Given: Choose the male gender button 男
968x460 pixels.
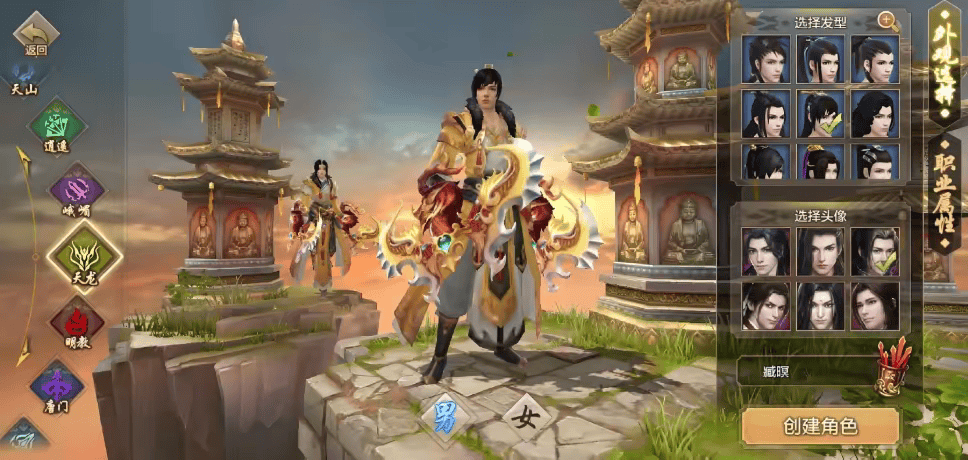Looking at the screenshot, I should point(445,417).
